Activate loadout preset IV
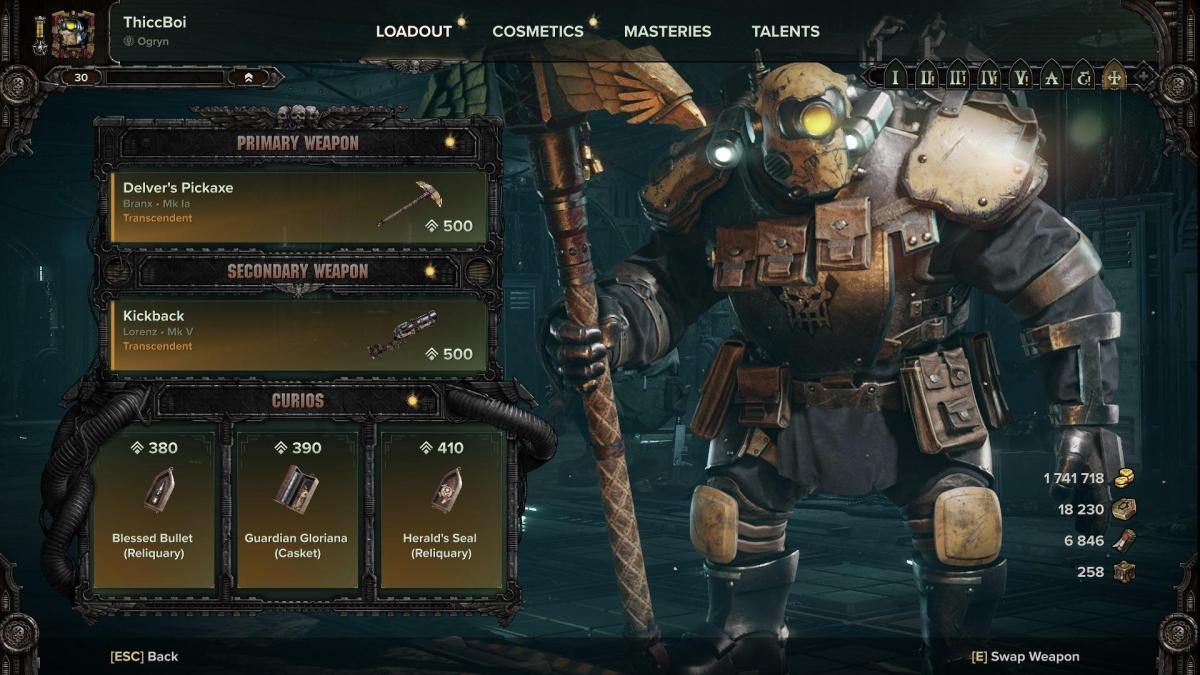The width and height of the screenshot is (1200, 675). 989,77
